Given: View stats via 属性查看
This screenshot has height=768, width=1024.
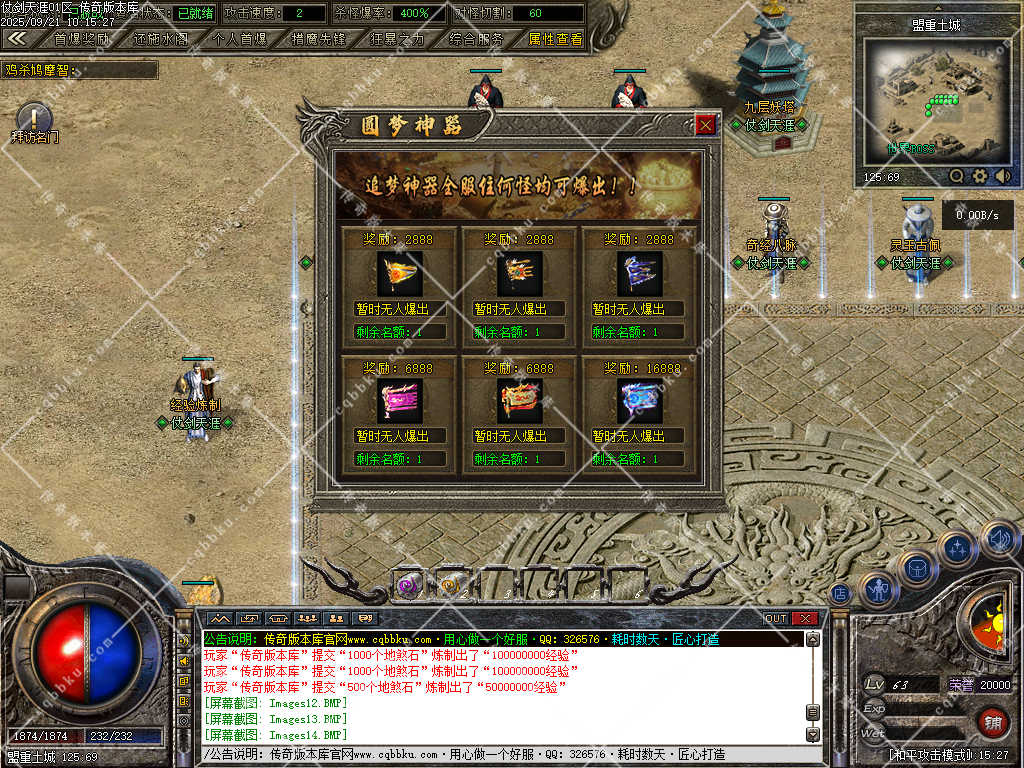Looking at the screenshot, I should [x=555, y=39].
